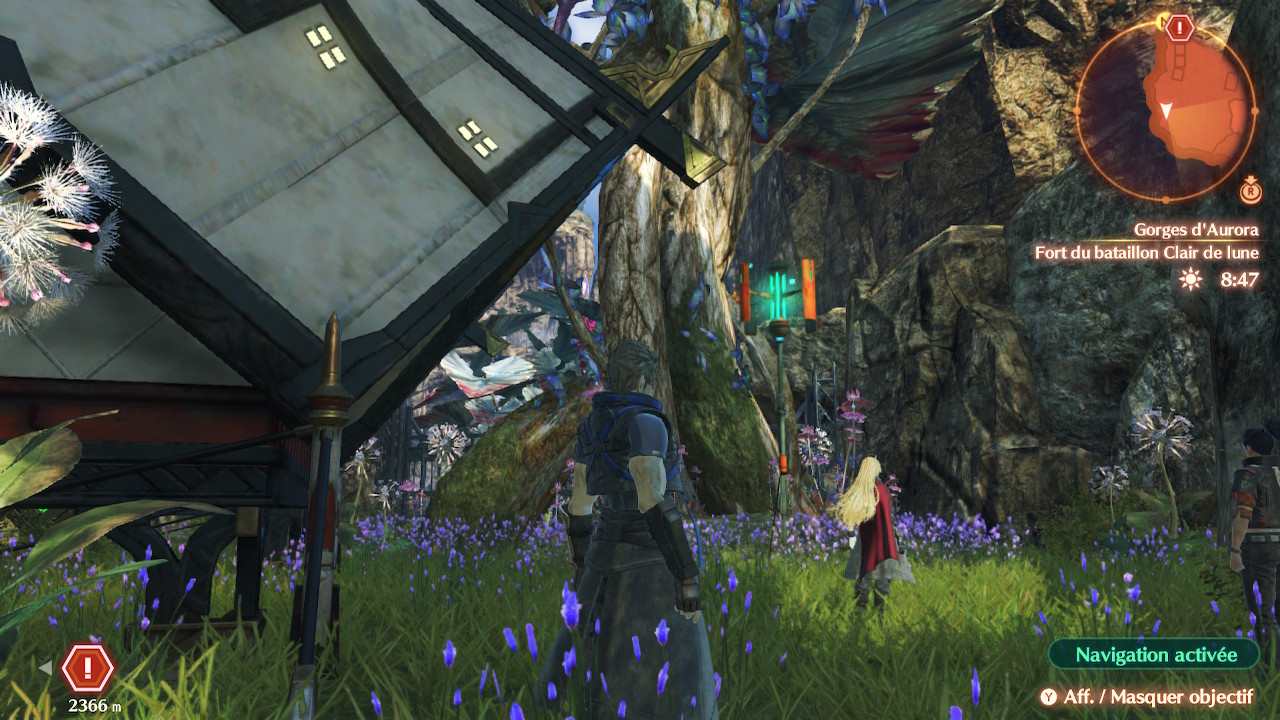Image resolution: width=1280 pixels, height=720 pixels.
Task: Select the red quest objective marker
Action: pos(88,667)
